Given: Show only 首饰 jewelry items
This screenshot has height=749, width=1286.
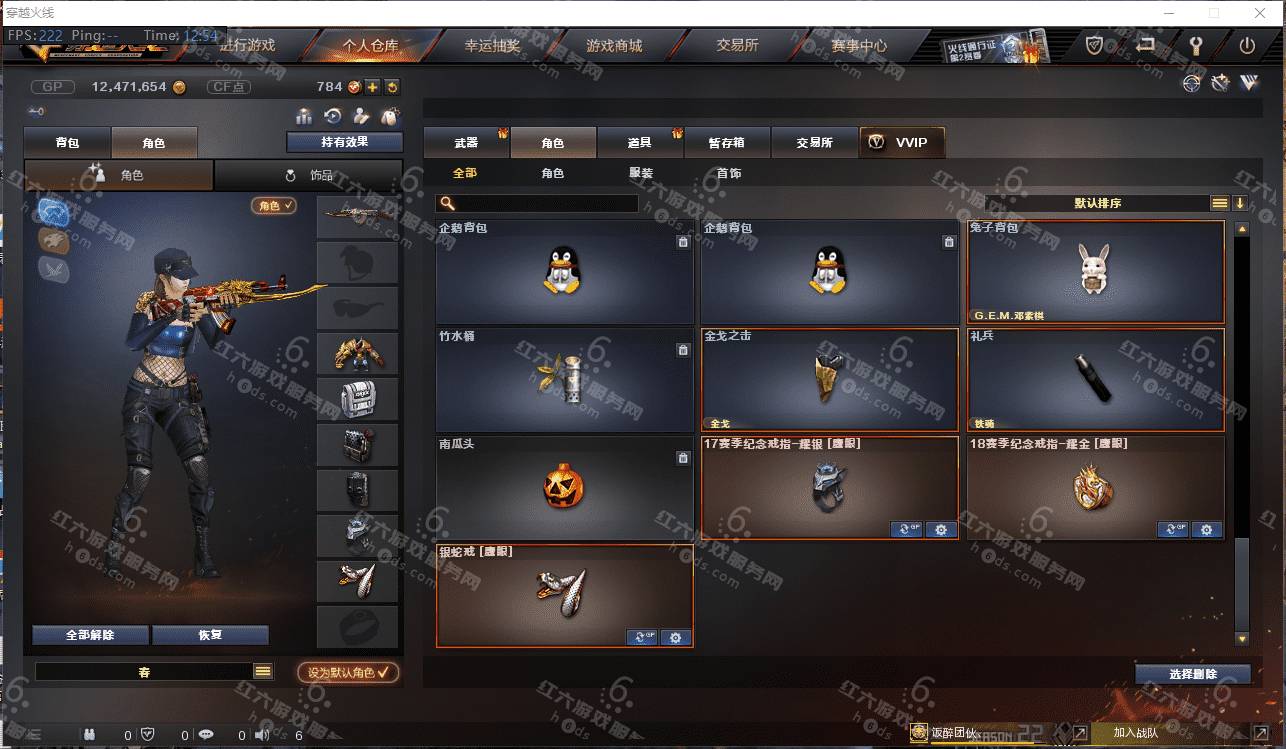Looking at the screenshot, I should tap(729, 173).
